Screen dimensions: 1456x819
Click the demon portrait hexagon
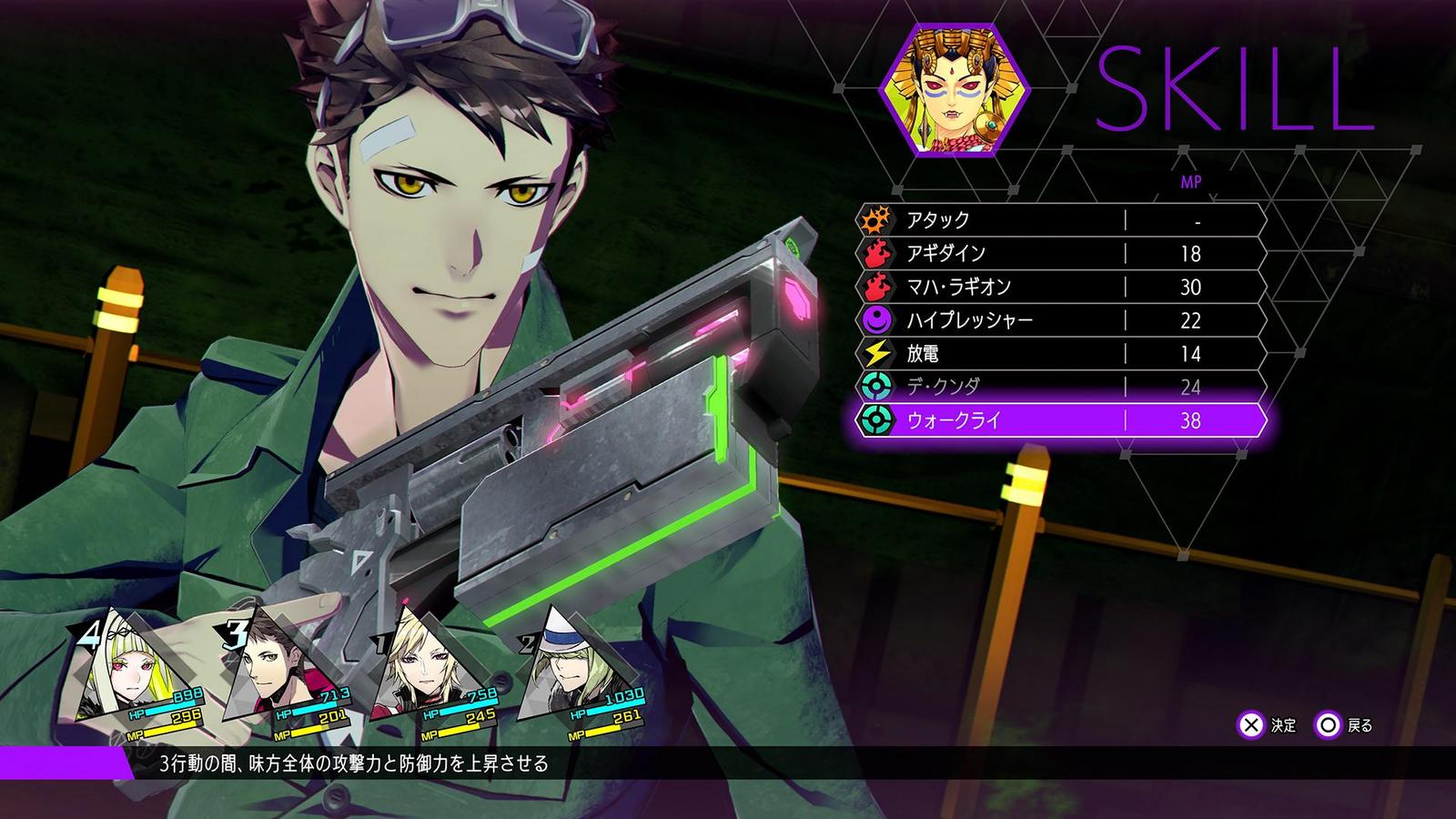point(954,89)
